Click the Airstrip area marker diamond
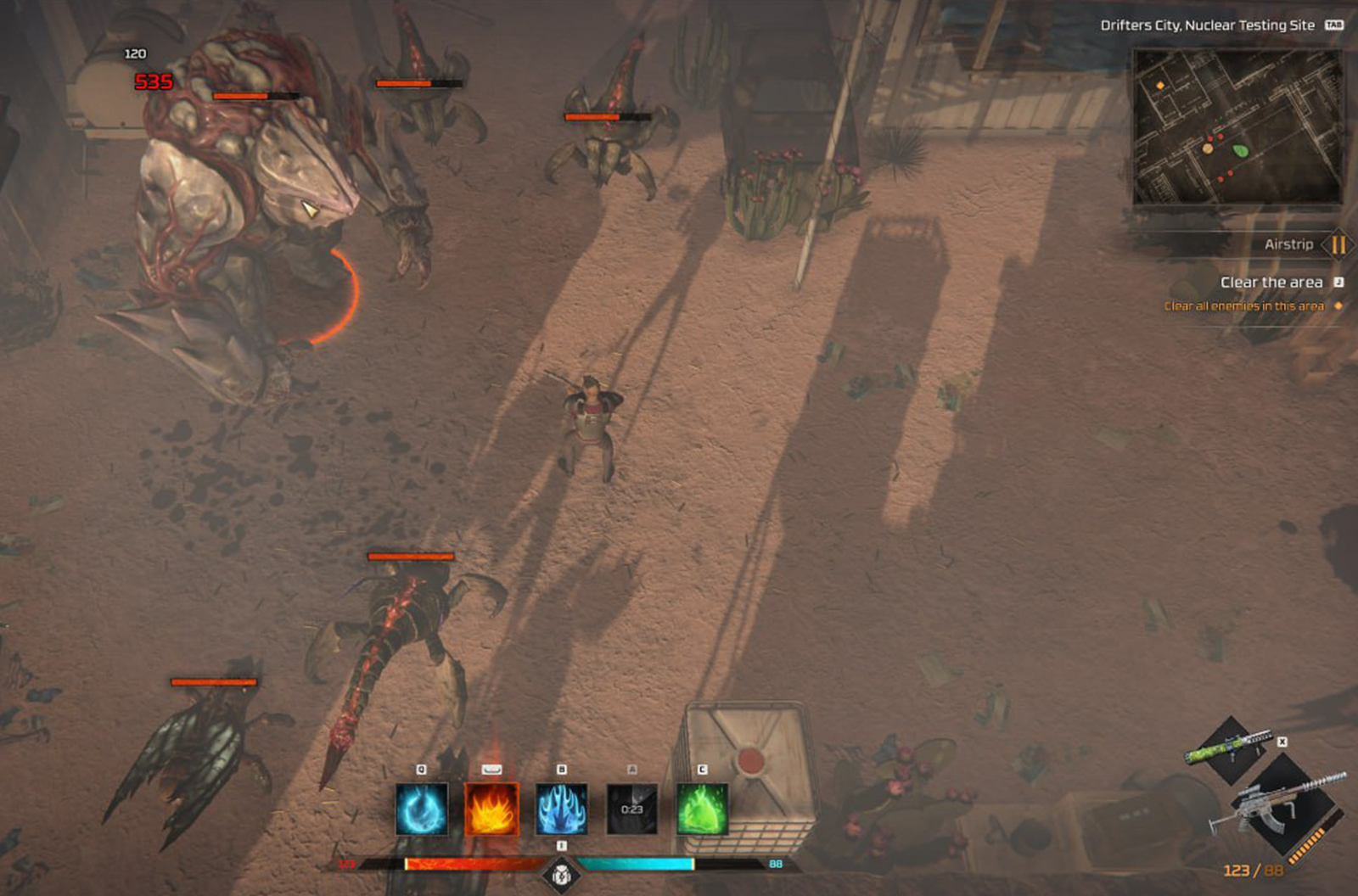Screen dimensions: 1358x896 click(1338, 245)
